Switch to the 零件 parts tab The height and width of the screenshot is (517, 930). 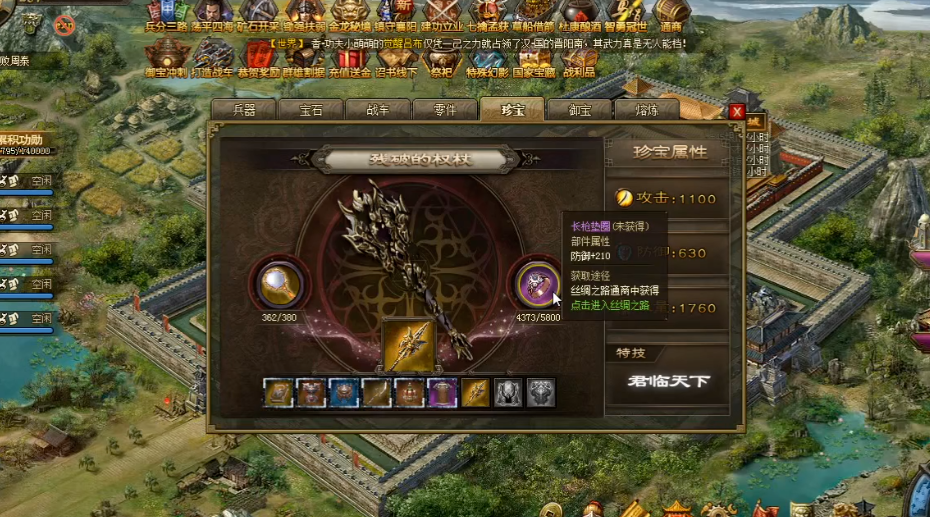[x=445, y=110]
